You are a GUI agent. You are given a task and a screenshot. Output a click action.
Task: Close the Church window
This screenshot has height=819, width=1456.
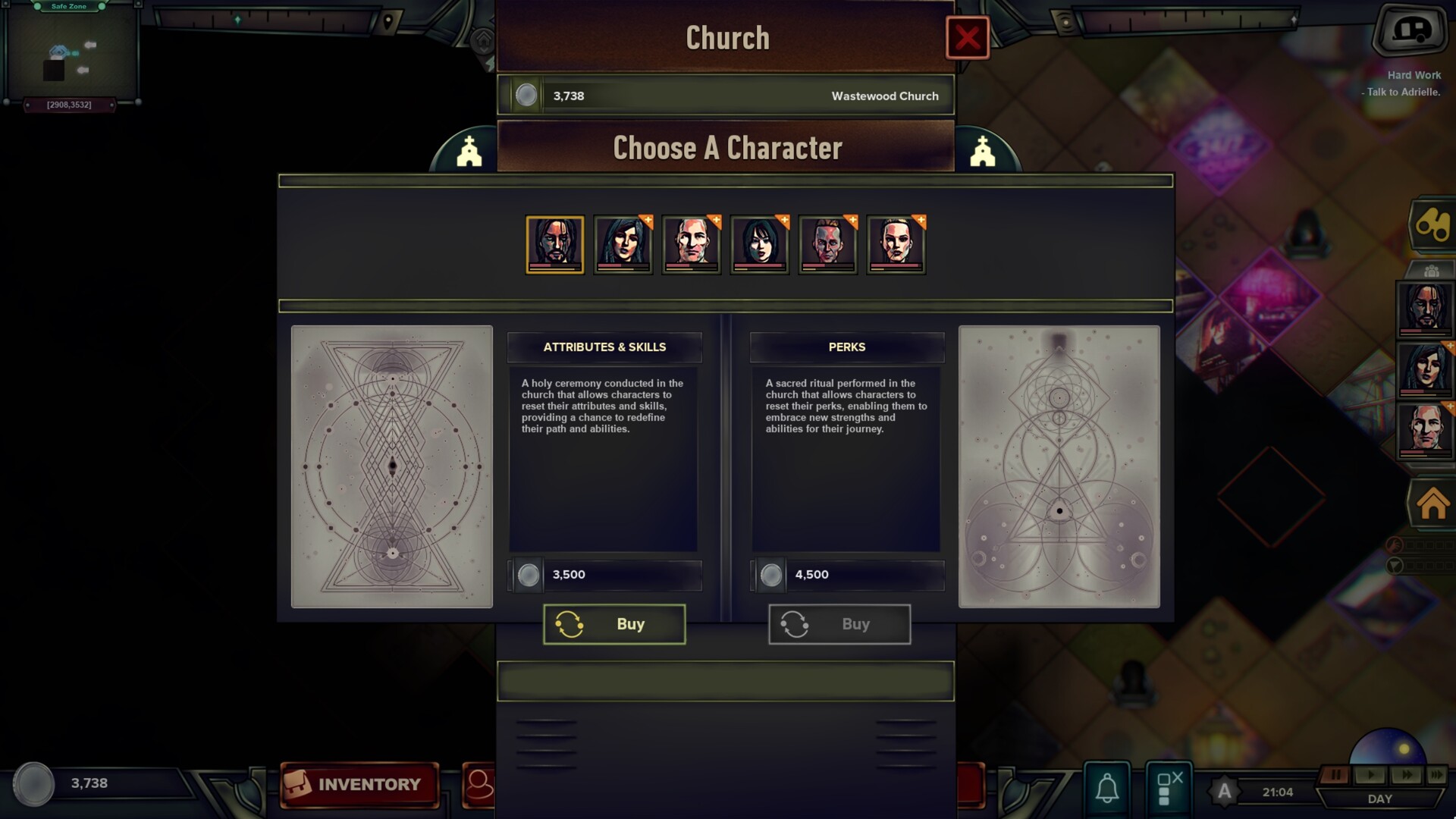coord(968,37)
